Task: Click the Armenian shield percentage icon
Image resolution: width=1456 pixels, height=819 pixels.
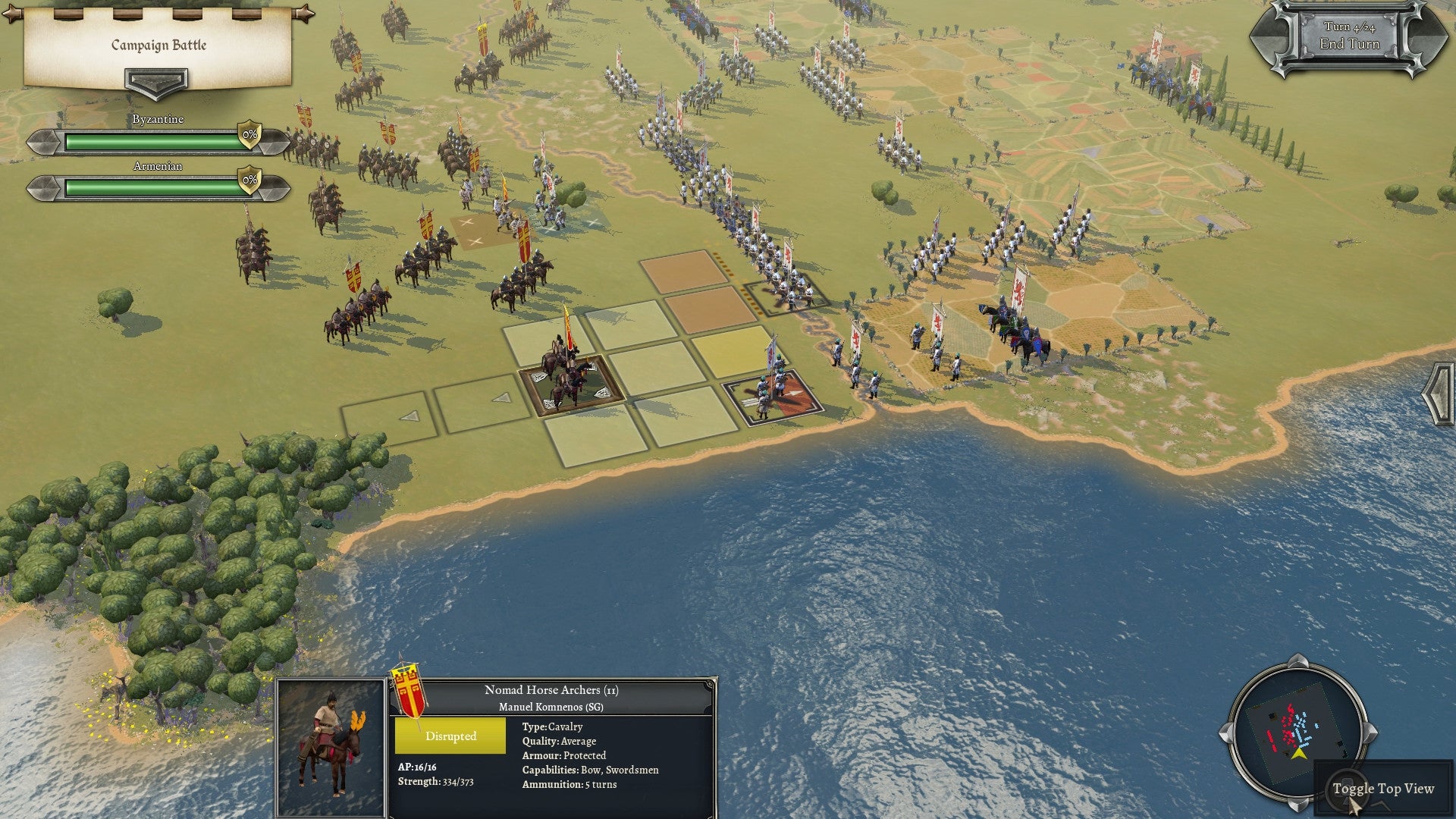Action: pyautogui.click(x=248, y=180)
